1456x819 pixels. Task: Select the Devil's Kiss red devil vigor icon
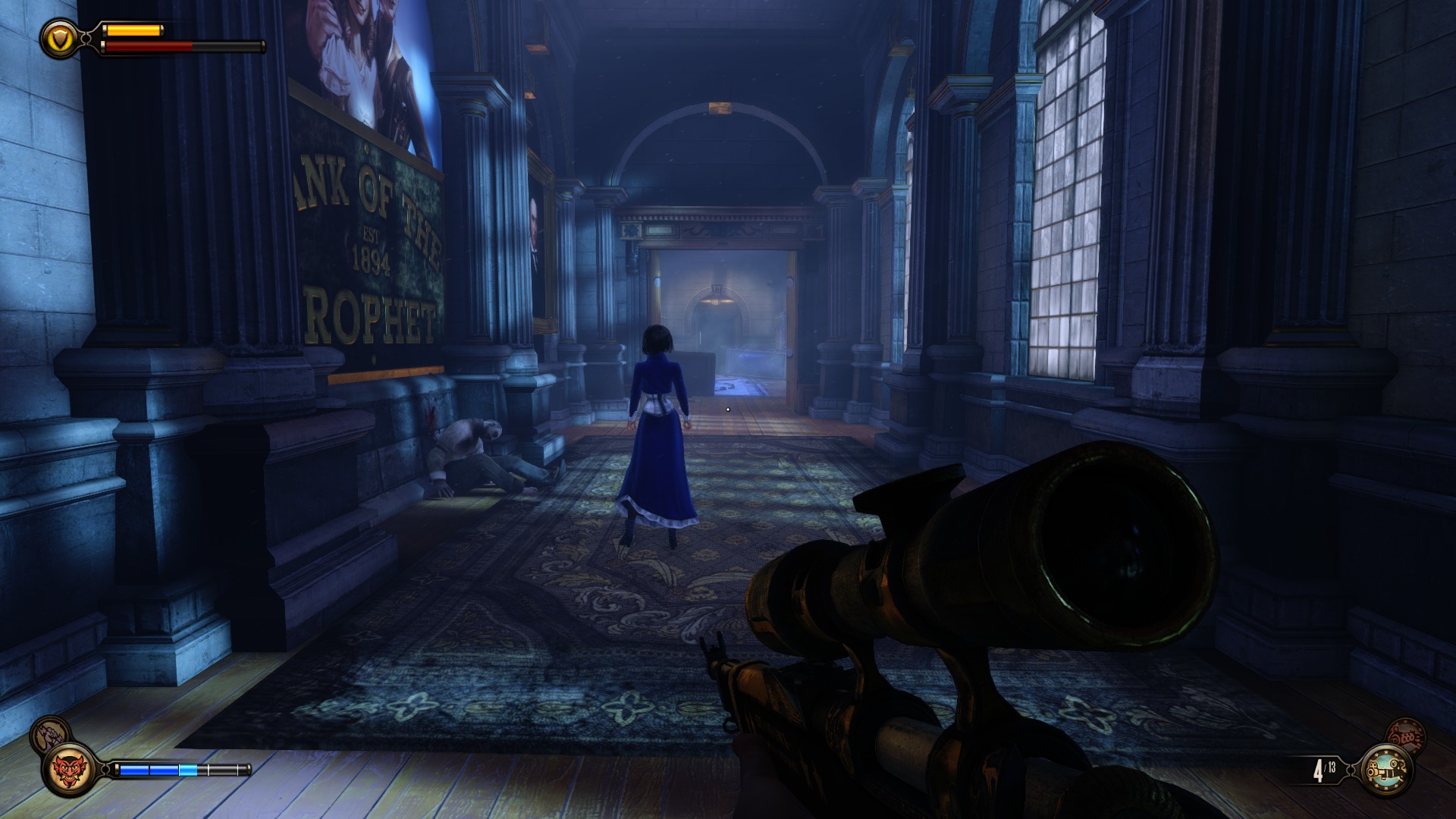pyautogui.click(x=70, y=770)
